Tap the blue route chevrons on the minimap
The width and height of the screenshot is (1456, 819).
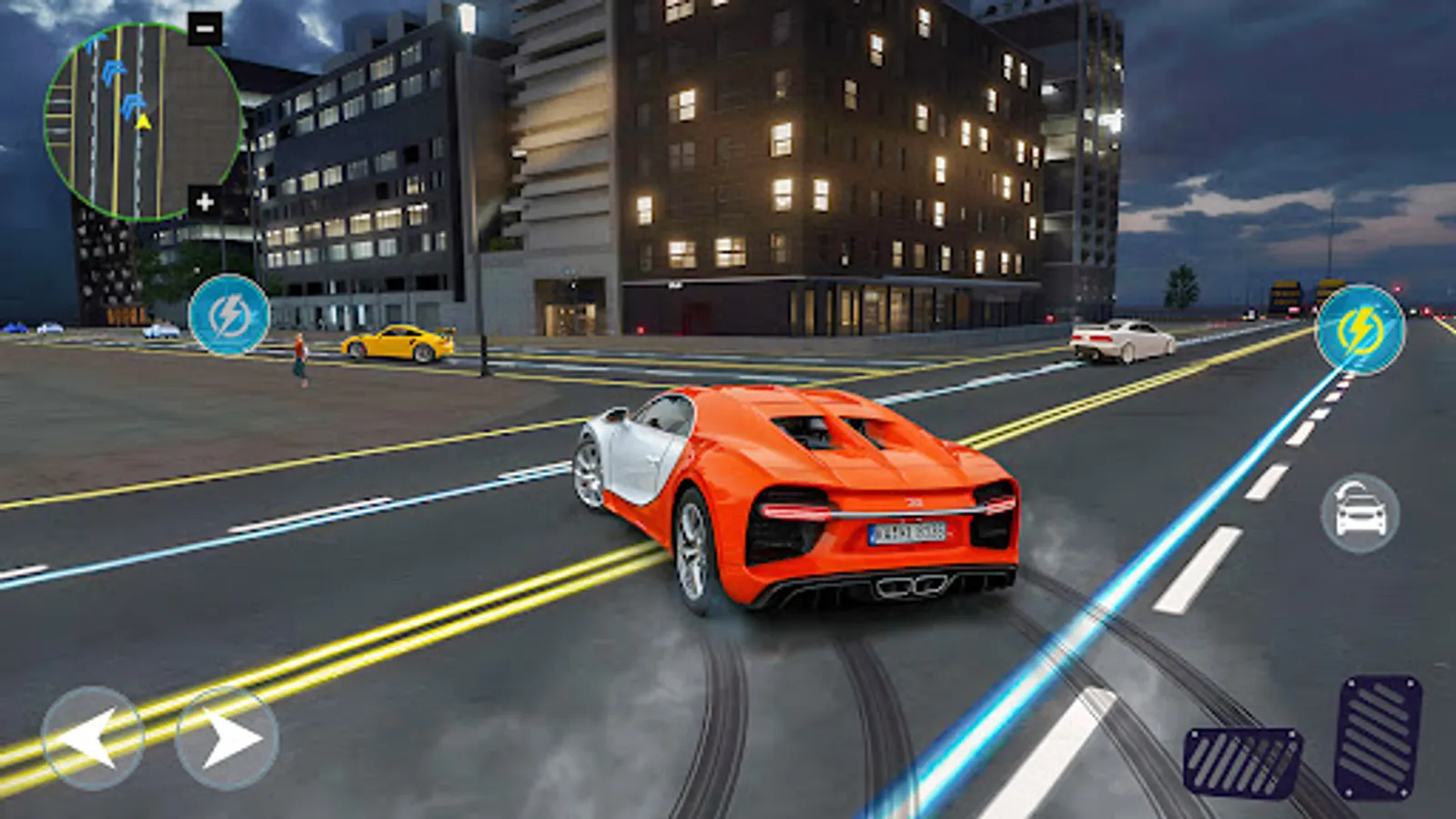[114, 71]
